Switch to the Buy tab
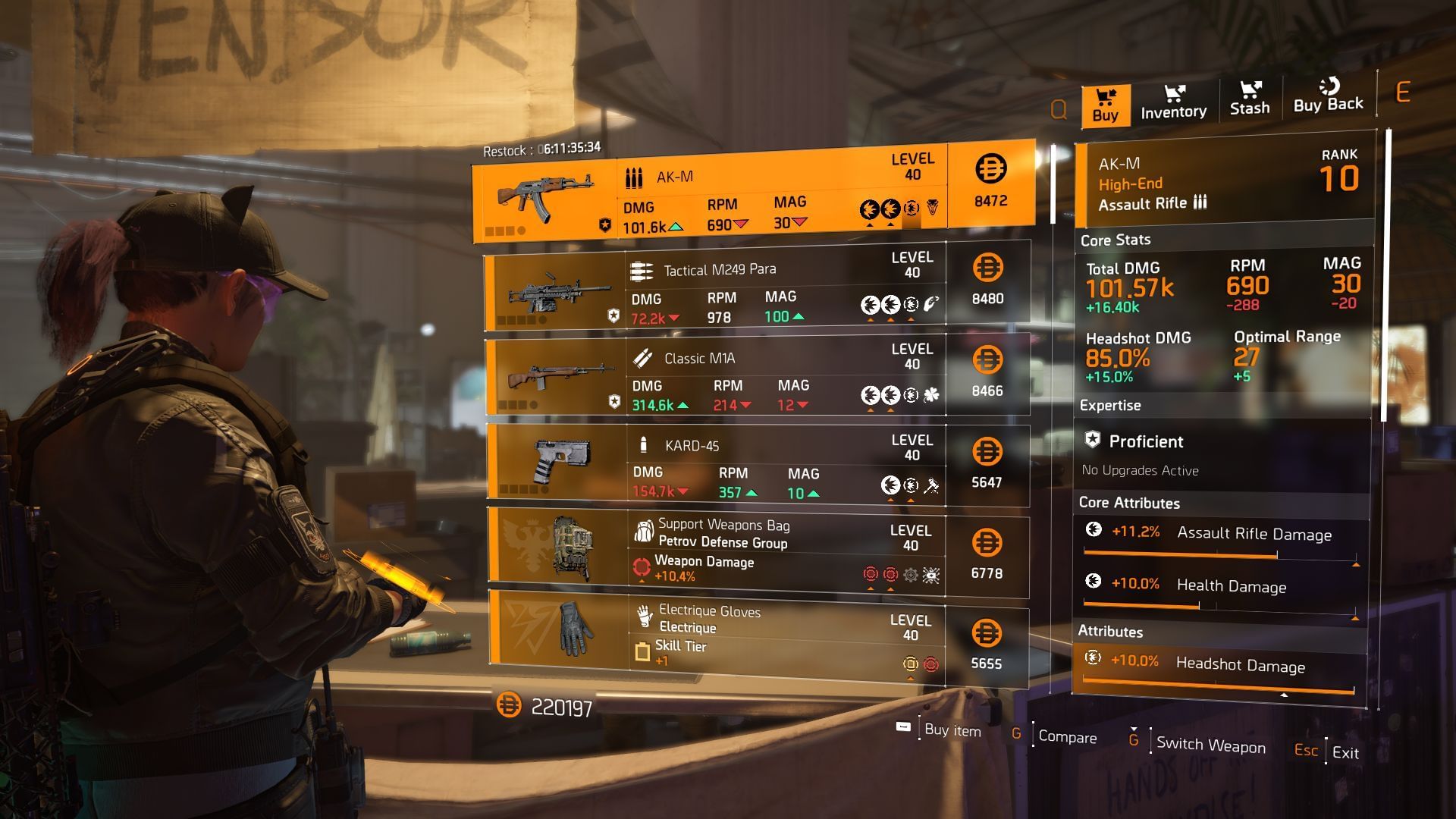This screenshot has height=819, width=1456. (1105, 105)
